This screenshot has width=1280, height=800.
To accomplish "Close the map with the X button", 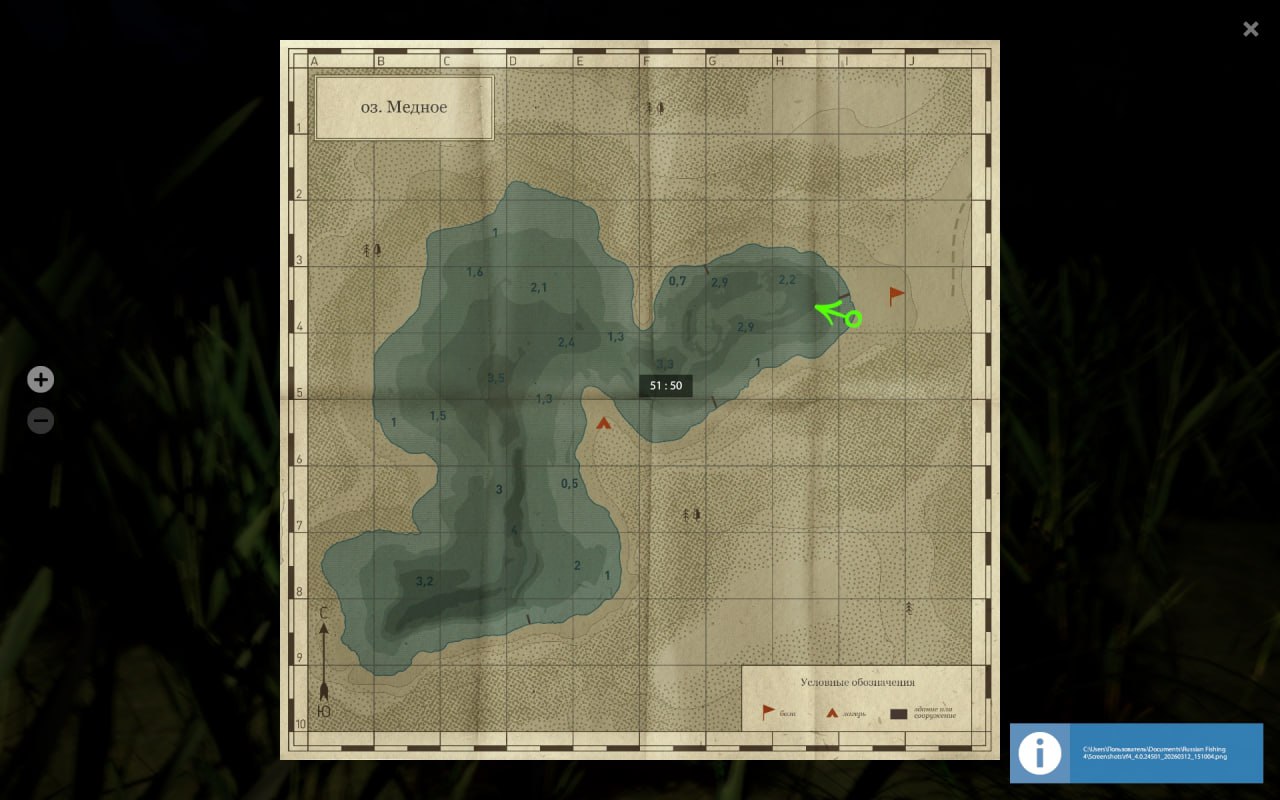I will point(1250,29).
